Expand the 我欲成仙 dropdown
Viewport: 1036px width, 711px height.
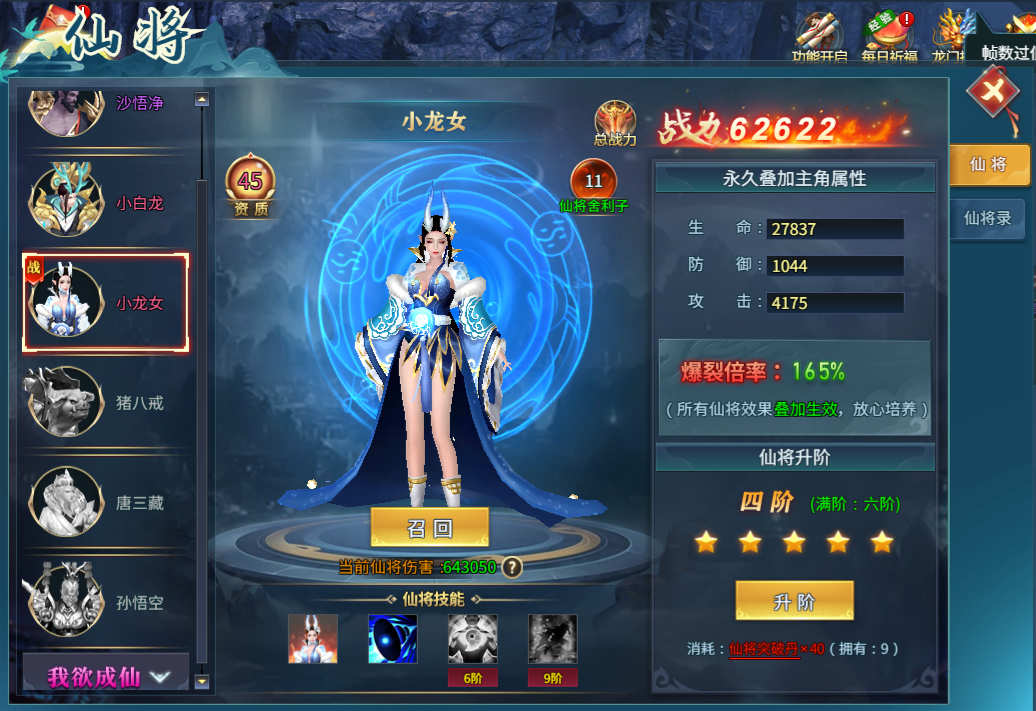(106, 676)
